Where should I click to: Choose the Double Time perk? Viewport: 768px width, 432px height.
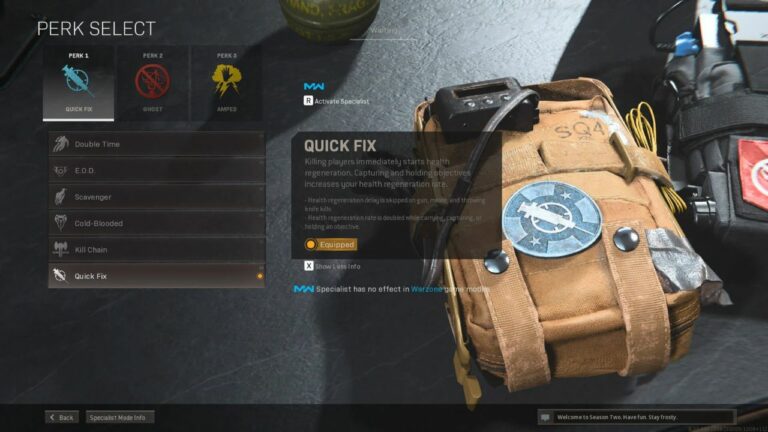click(156, 144)
